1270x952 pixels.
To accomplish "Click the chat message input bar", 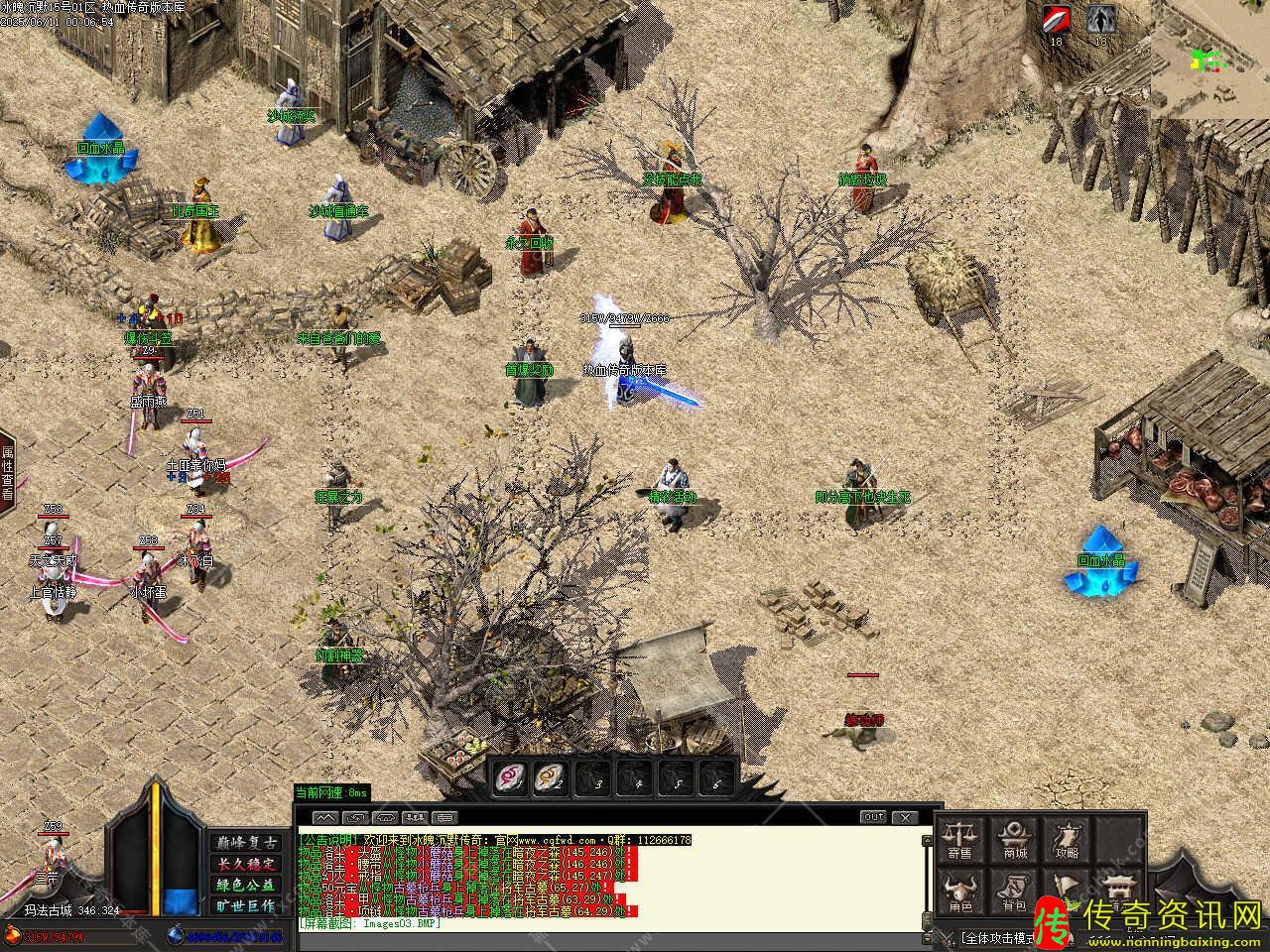I will coord(615,937).
